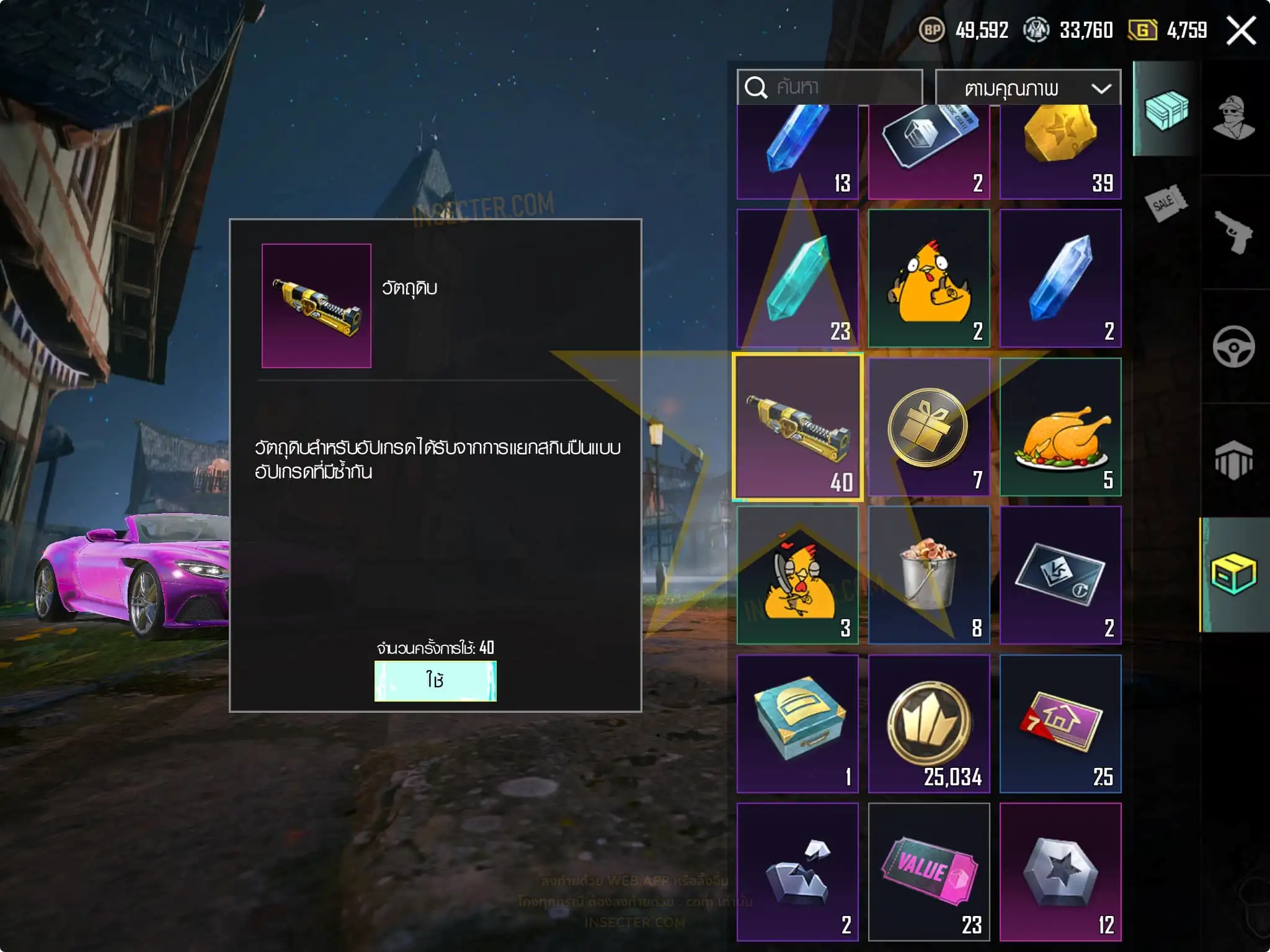The image size is (1270, 952).
Task: Pick the gold crown coin with 25,034
Action: (x=928, y=723)
